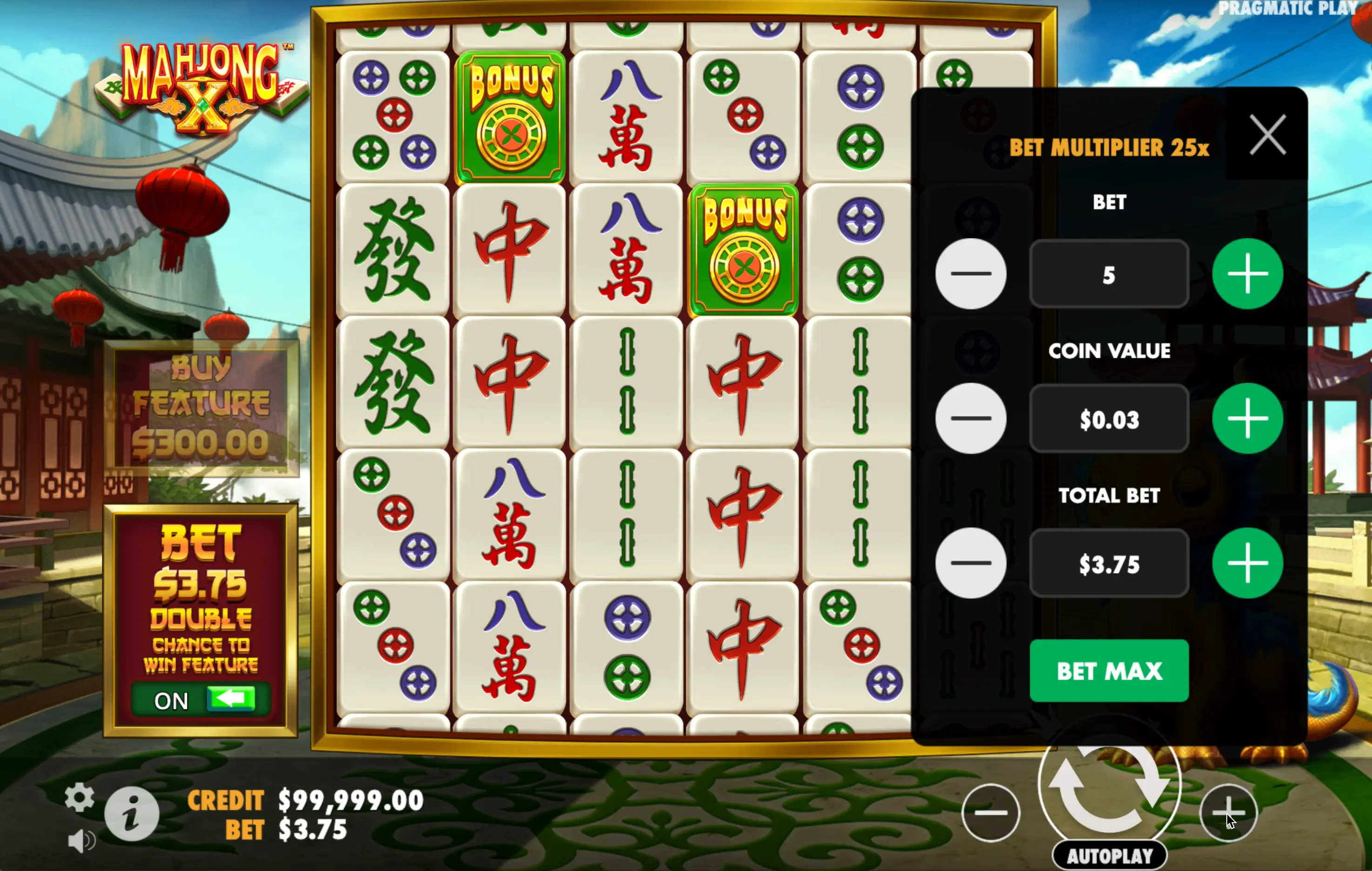Viewport: 1372px width, 871px height.
Task: Open the Autoplay options
Action: (x=1109, y=856)
